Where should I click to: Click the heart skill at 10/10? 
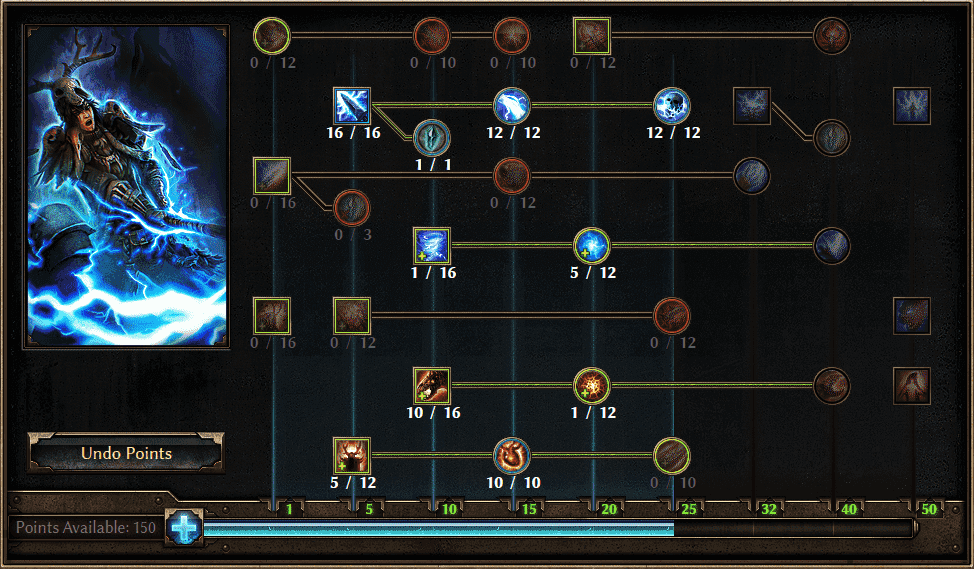(x=512, y=455)
